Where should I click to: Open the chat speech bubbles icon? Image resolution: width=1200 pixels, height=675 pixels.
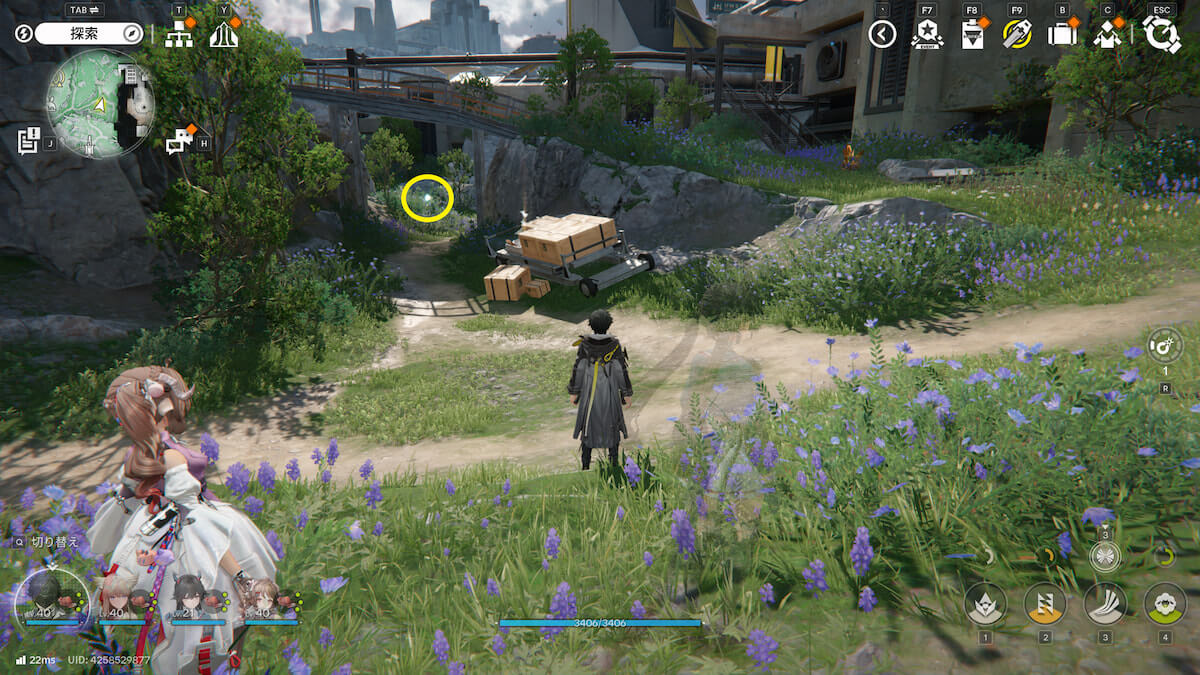(180, 141)
